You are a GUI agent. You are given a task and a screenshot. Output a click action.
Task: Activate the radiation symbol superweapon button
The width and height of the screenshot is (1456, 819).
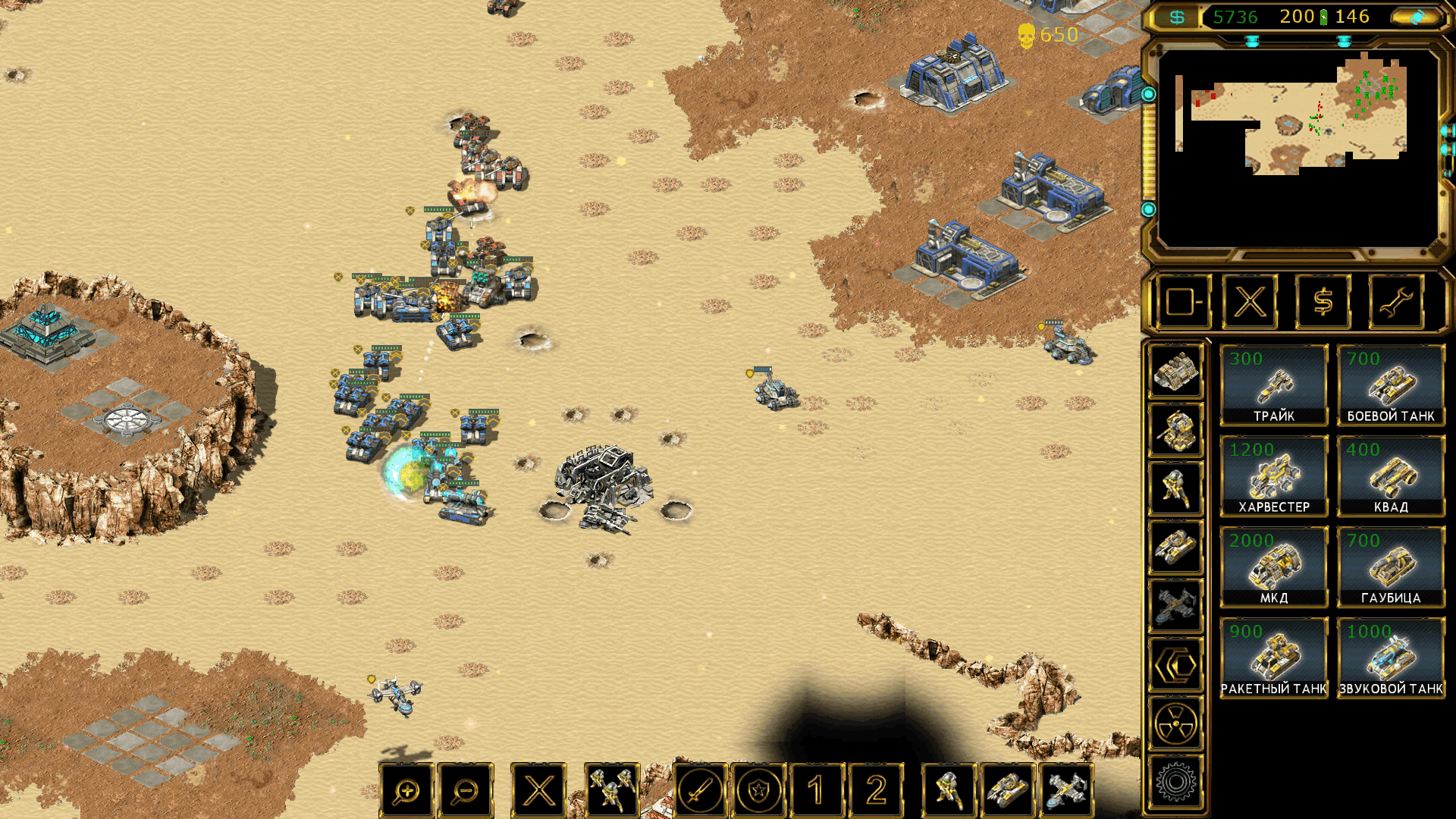coord(1175,723)
